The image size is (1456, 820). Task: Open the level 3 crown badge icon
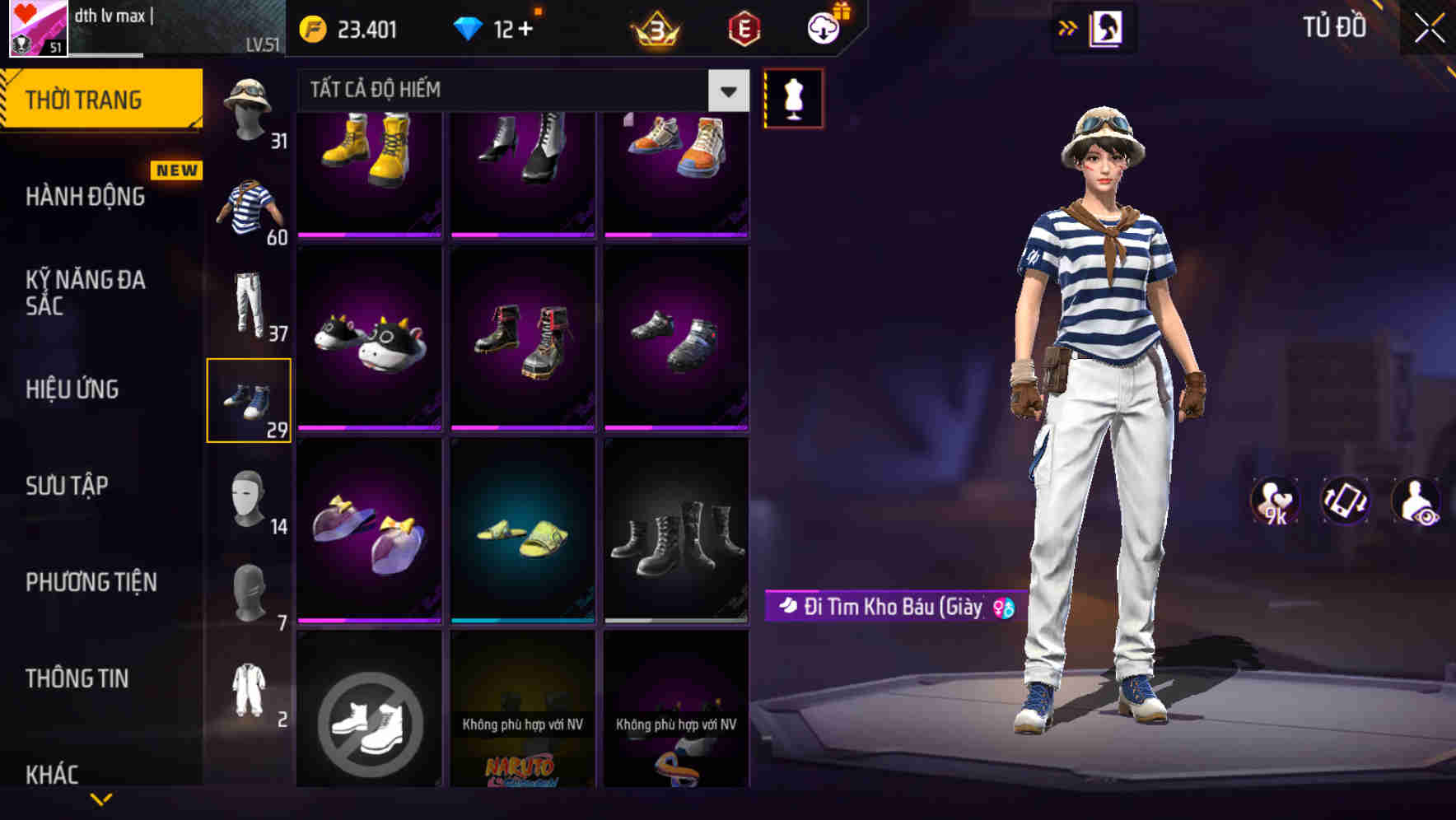(x=653, y=27)
